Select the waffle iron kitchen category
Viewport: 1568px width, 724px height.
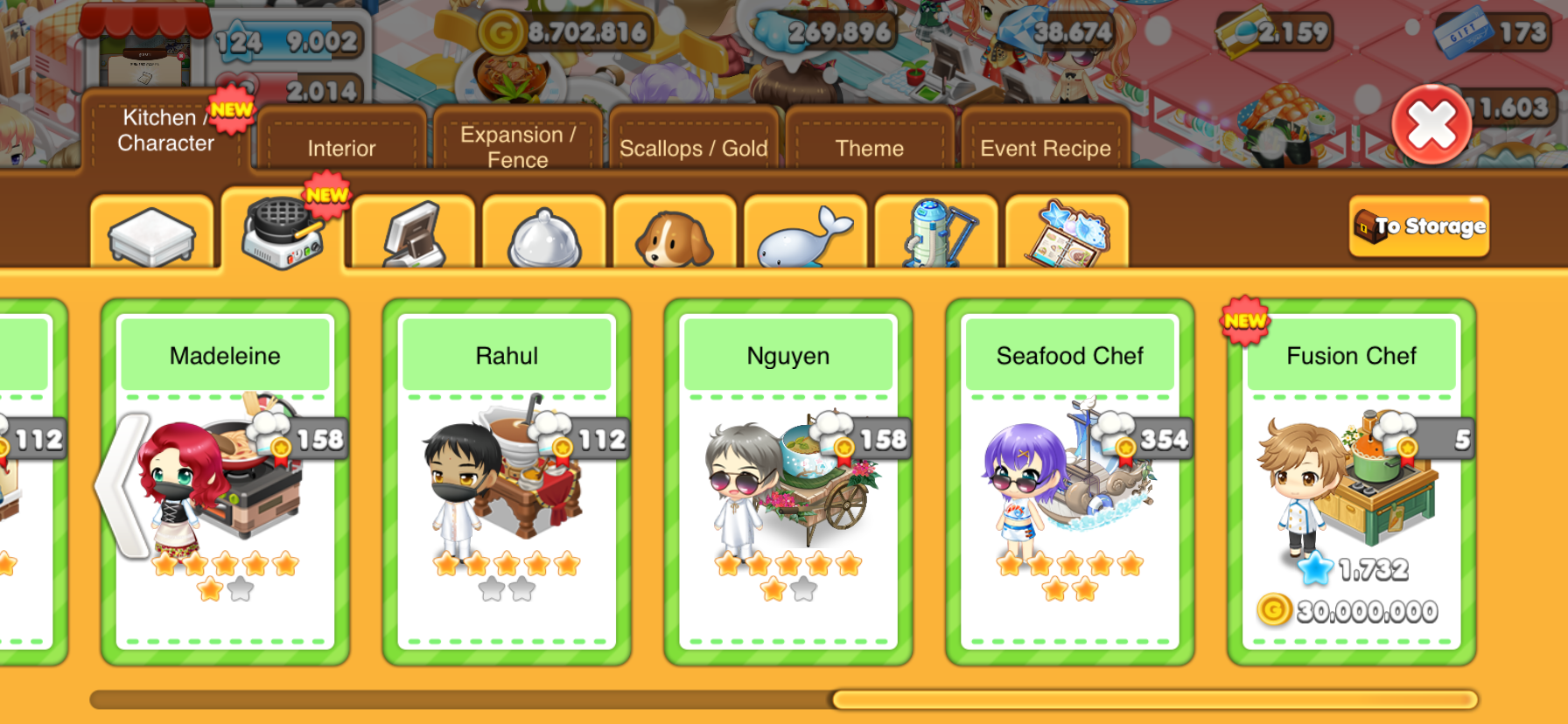(283, 234)
